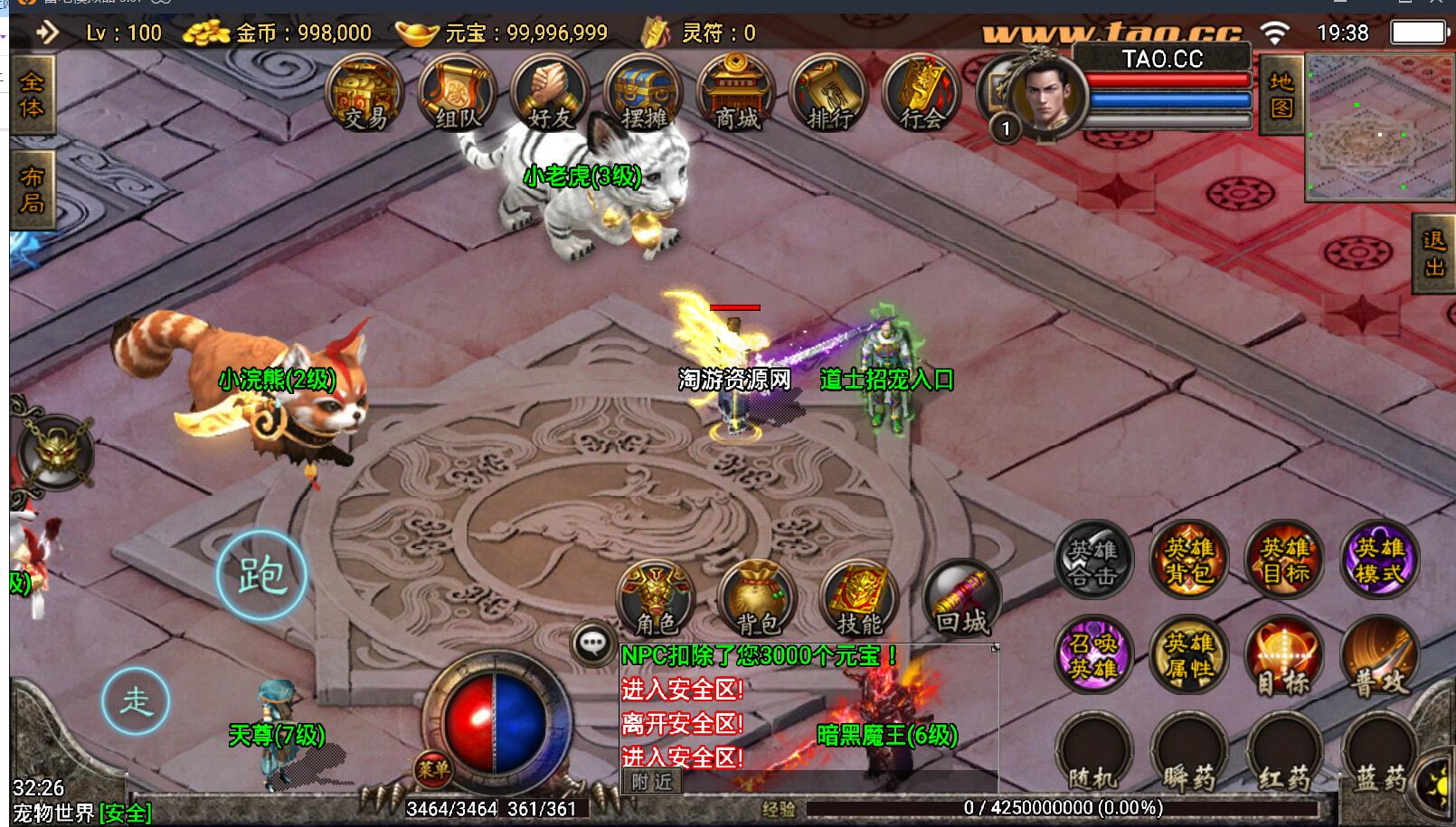Screen dimensions: 1456x827
Task: Open the chat bubble icon
Action: coord(593,644)
